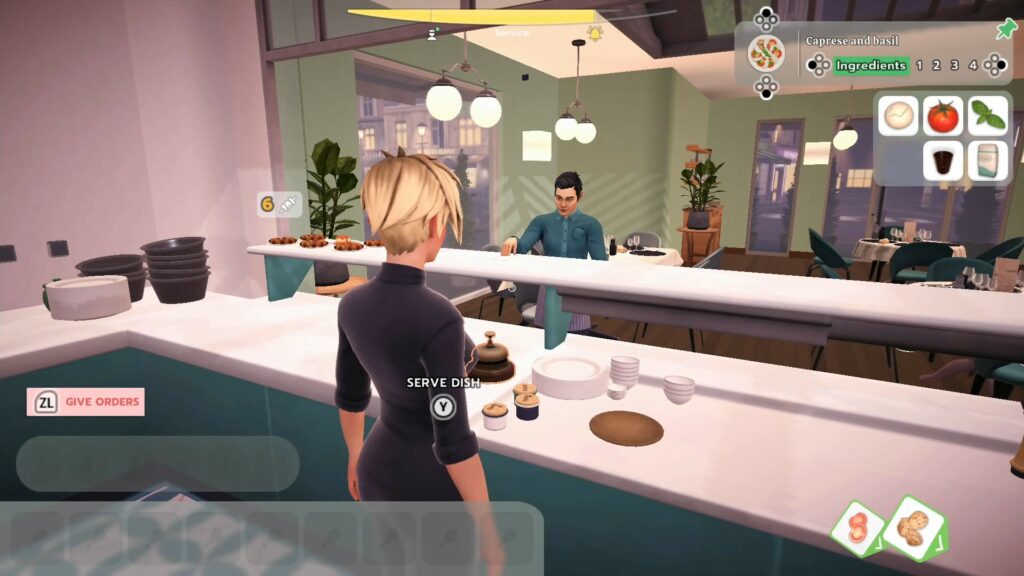
Task: Select the basil leaves ingredient icon
Action: point(988,116)
